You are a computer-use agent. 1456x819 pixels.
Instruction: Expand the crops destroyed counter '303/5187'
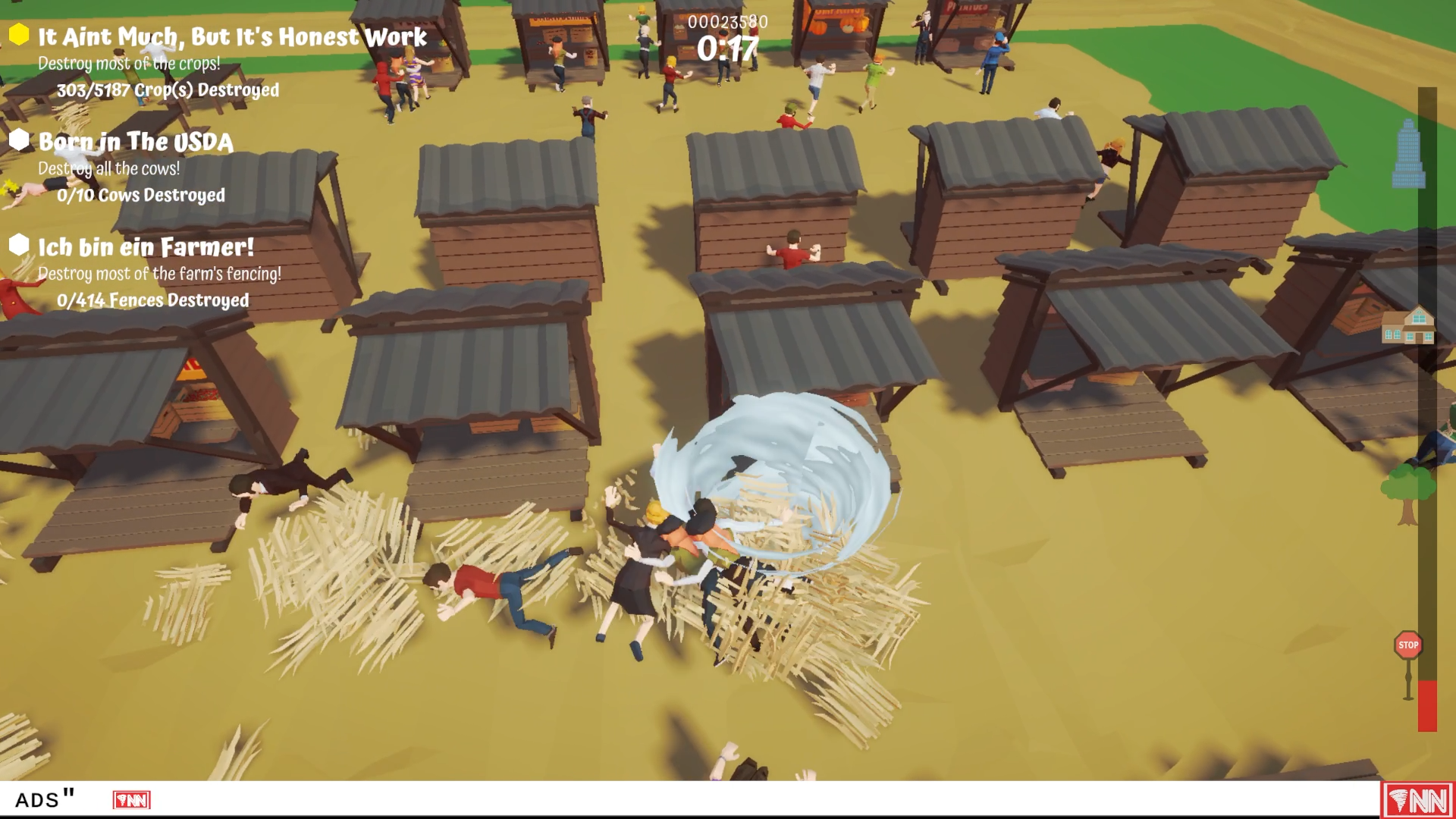(x=167, y=89)
